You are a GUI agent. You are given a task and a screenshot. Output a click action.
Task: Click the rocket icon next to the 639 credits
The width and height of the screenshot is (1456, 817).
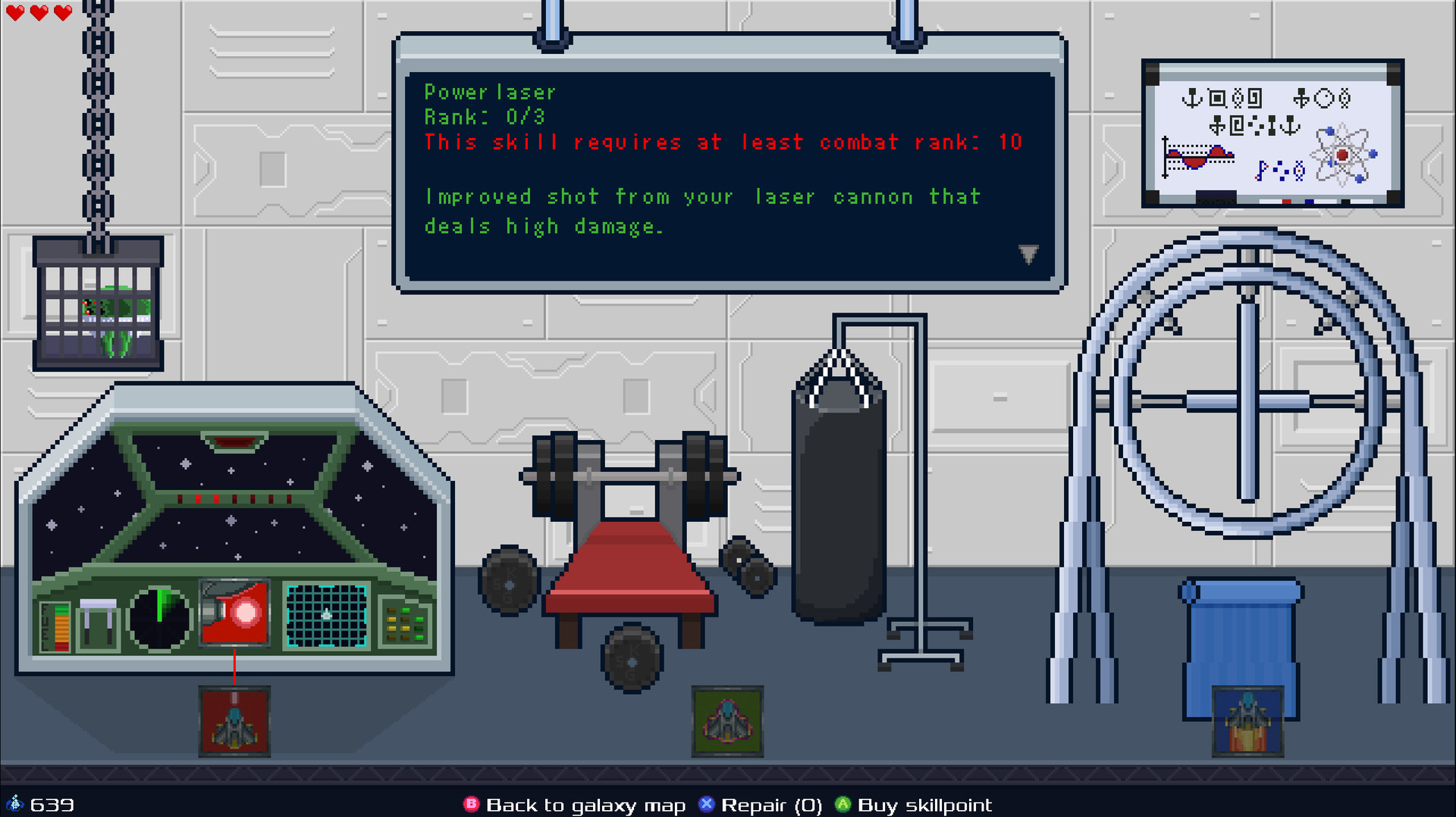[17, 803]
